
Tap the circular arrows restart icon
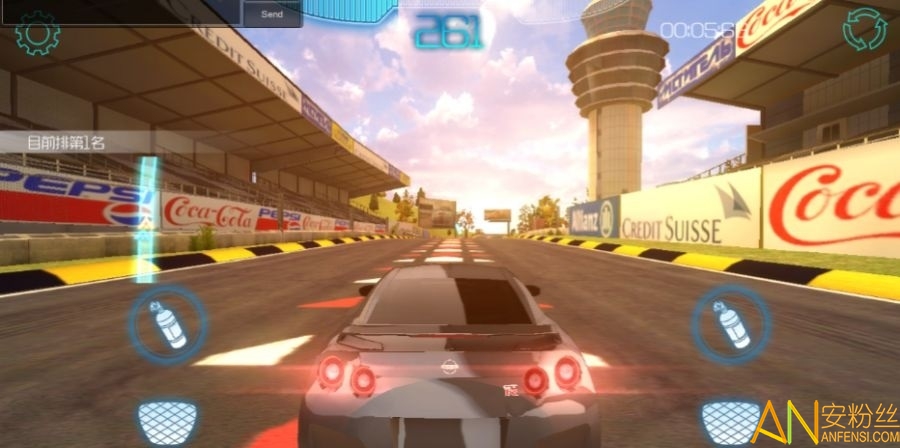[864, 30]
